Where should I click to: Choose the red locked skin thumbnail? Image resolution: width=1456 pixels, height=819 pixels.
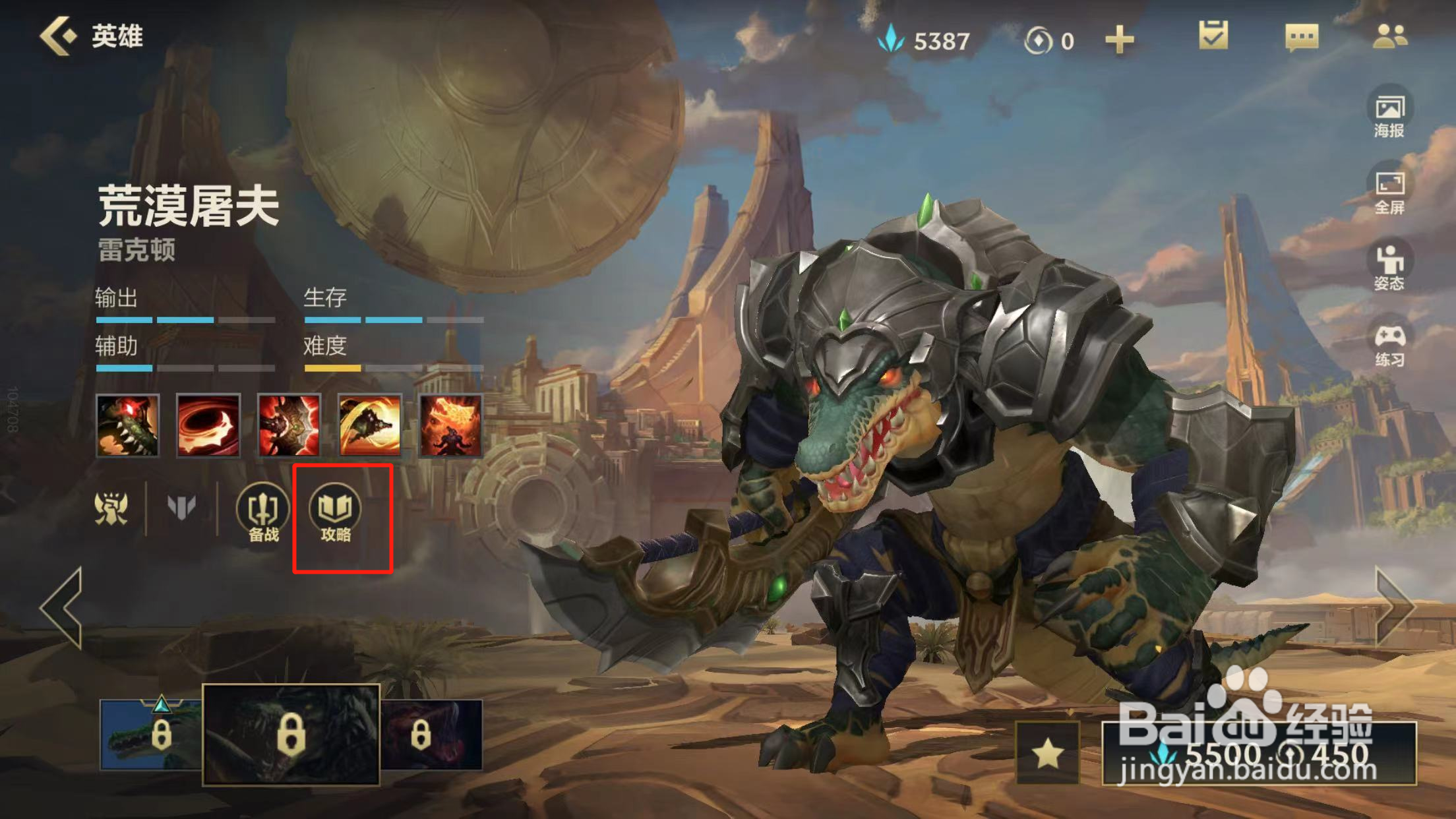point(432,735)
